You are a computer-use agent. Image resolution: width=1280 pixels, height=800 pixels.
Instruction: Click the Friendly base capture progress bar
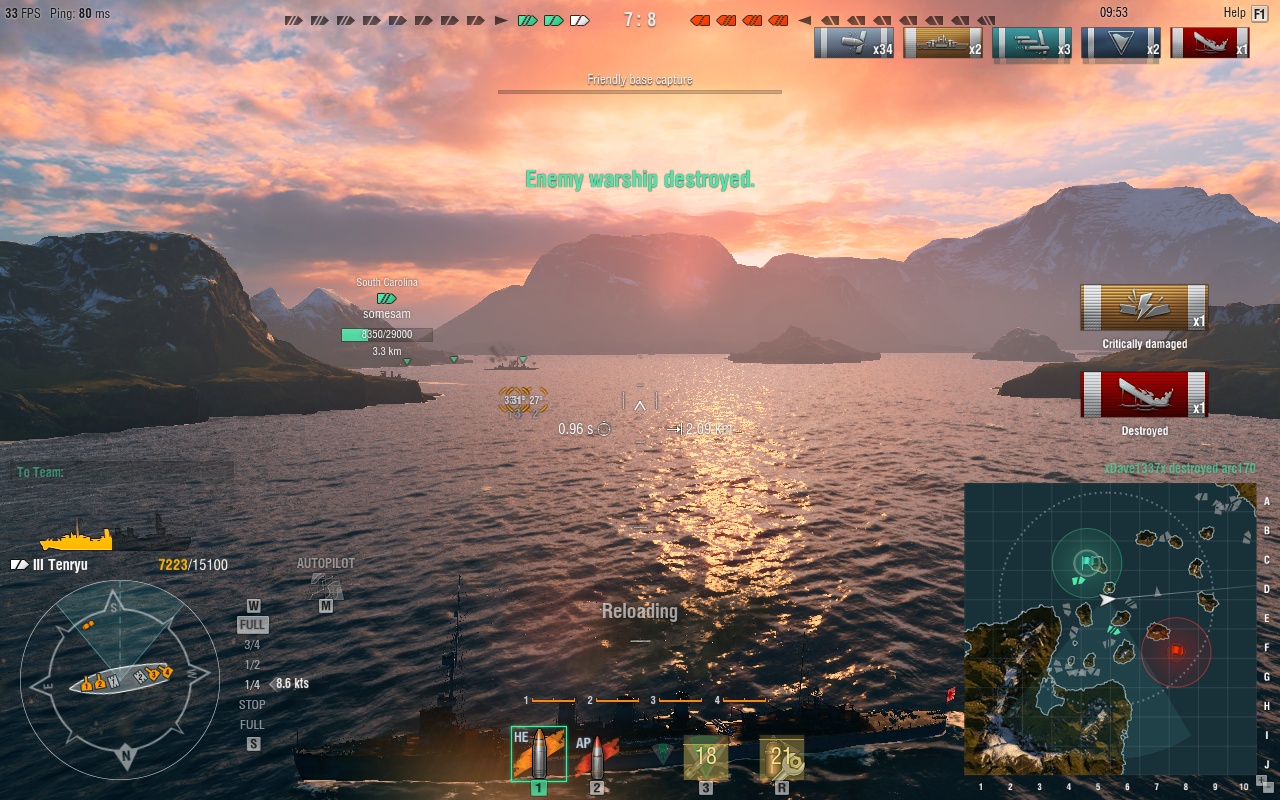[639, 92]
